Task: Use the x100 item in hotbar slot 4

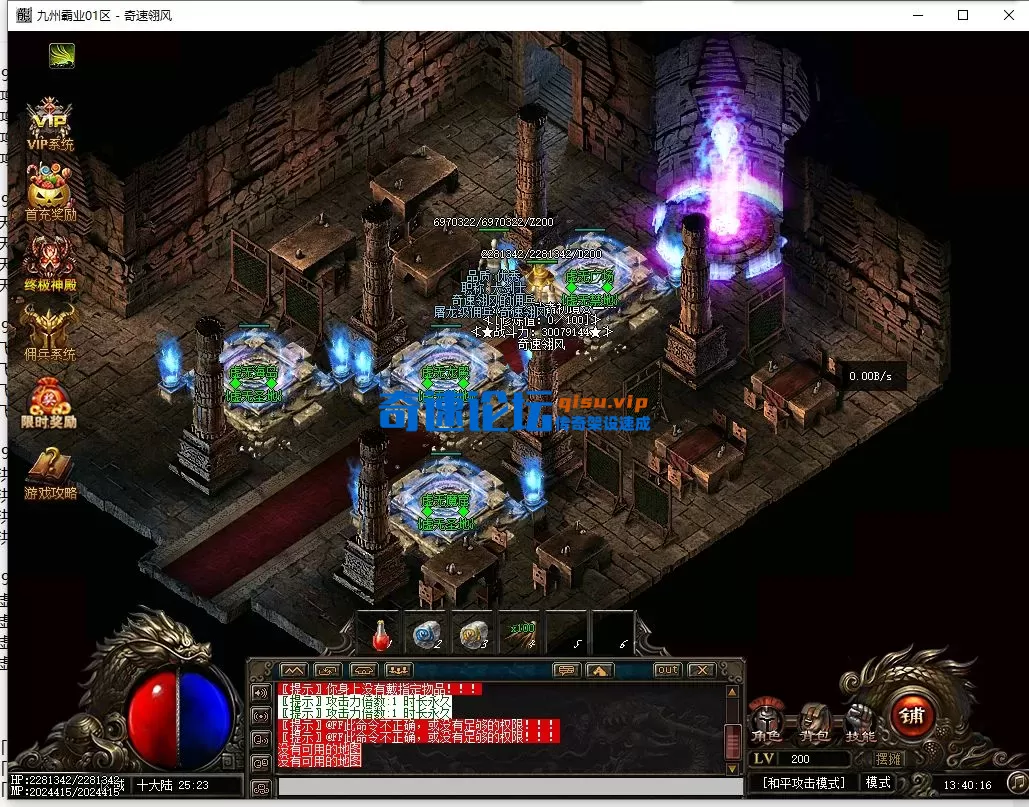Action: [x=519, y=634]
